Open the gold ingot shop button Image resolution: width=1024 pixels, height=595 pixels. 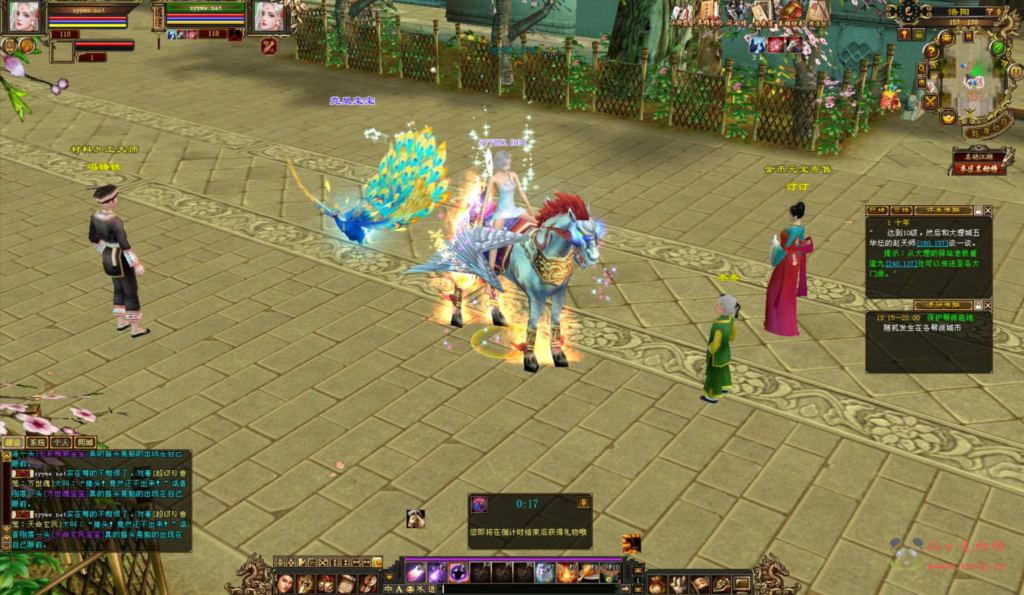pos(947,118)
